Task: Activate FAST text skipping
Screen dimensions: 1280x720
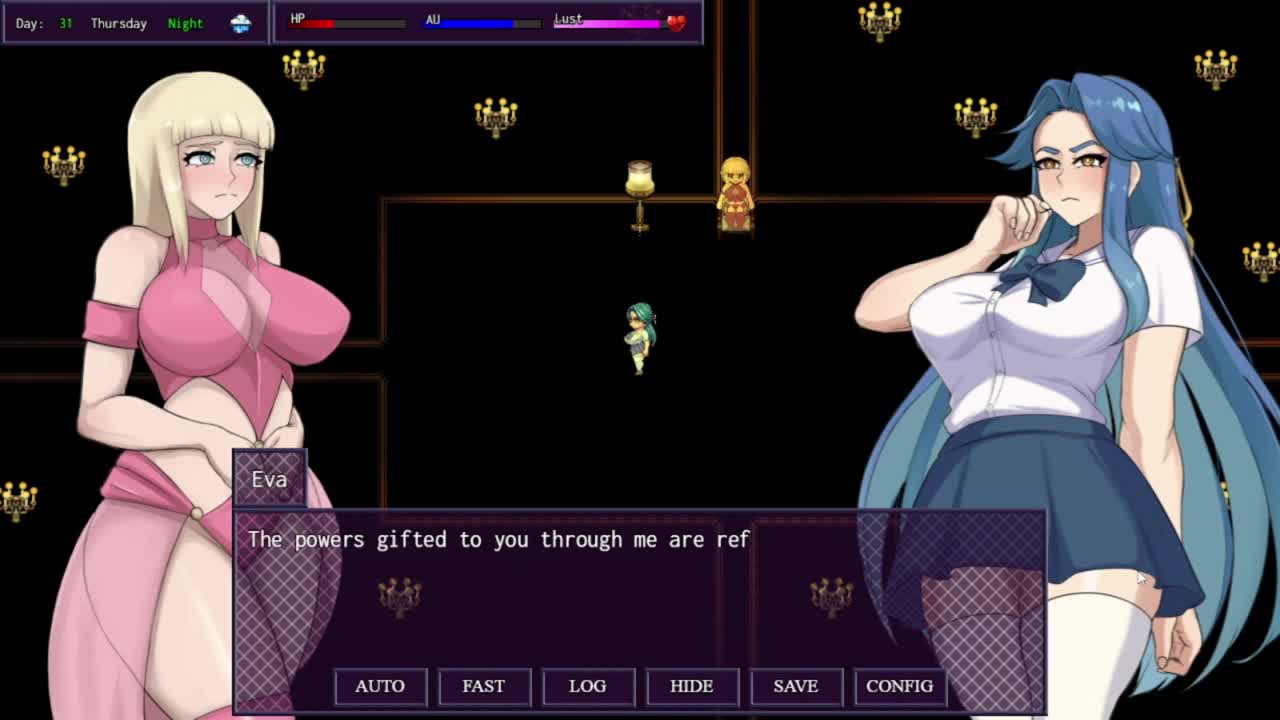Action: [484, 686]
